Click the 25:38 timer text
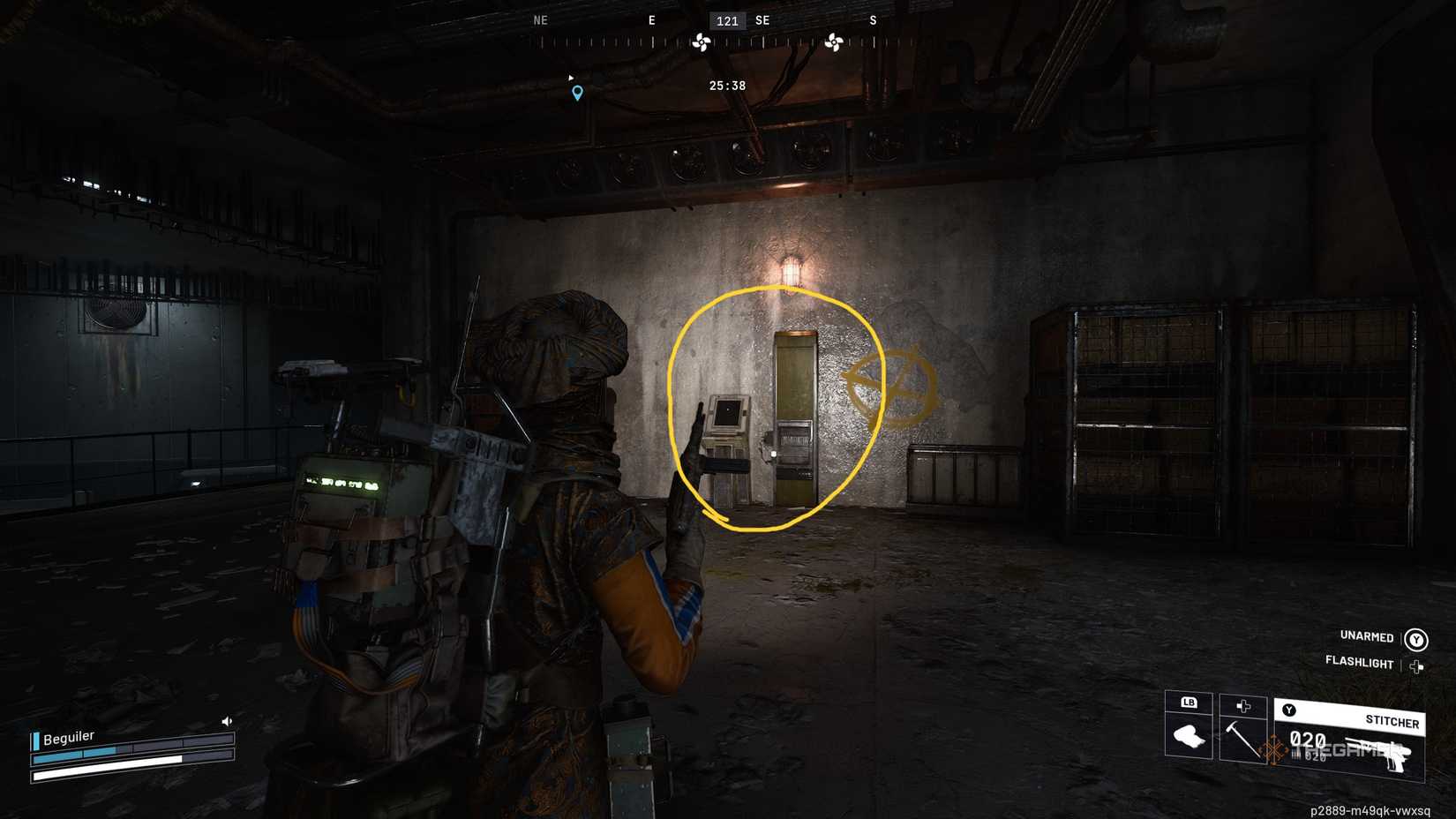 pyautogui.click(x=726, y=85)
